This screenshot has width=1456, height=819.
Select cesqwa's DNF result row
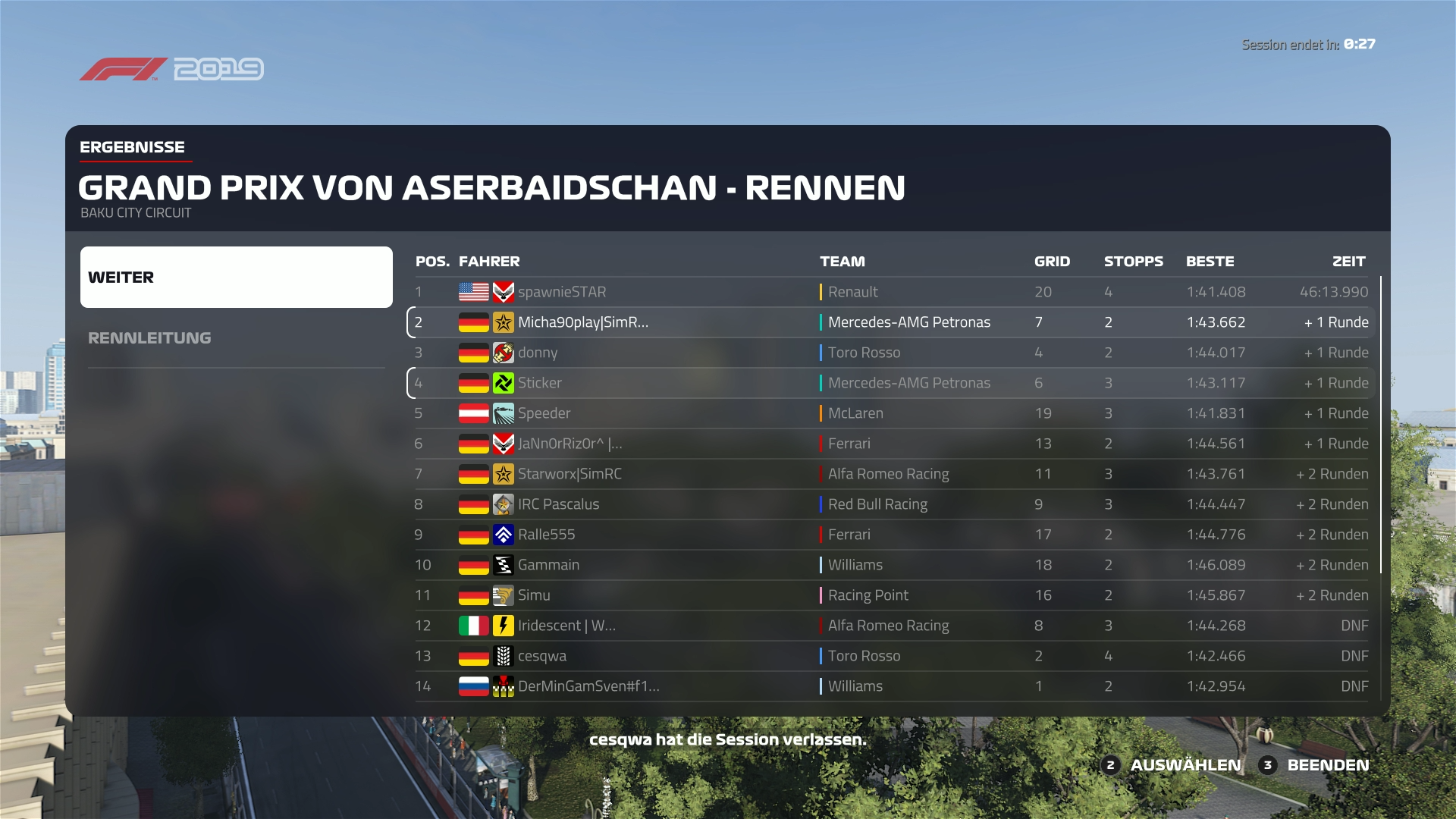click(891, 656)
